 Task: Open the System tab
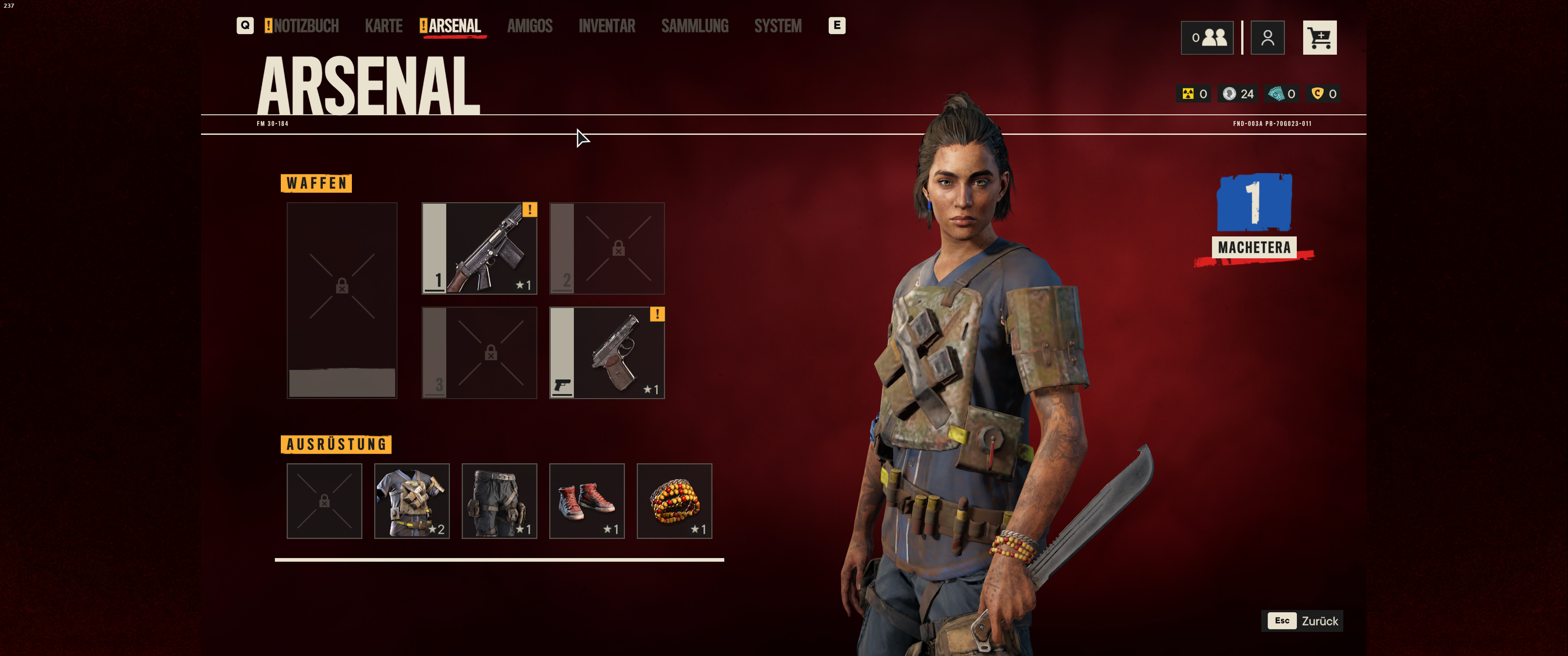(x=777, y=26)
